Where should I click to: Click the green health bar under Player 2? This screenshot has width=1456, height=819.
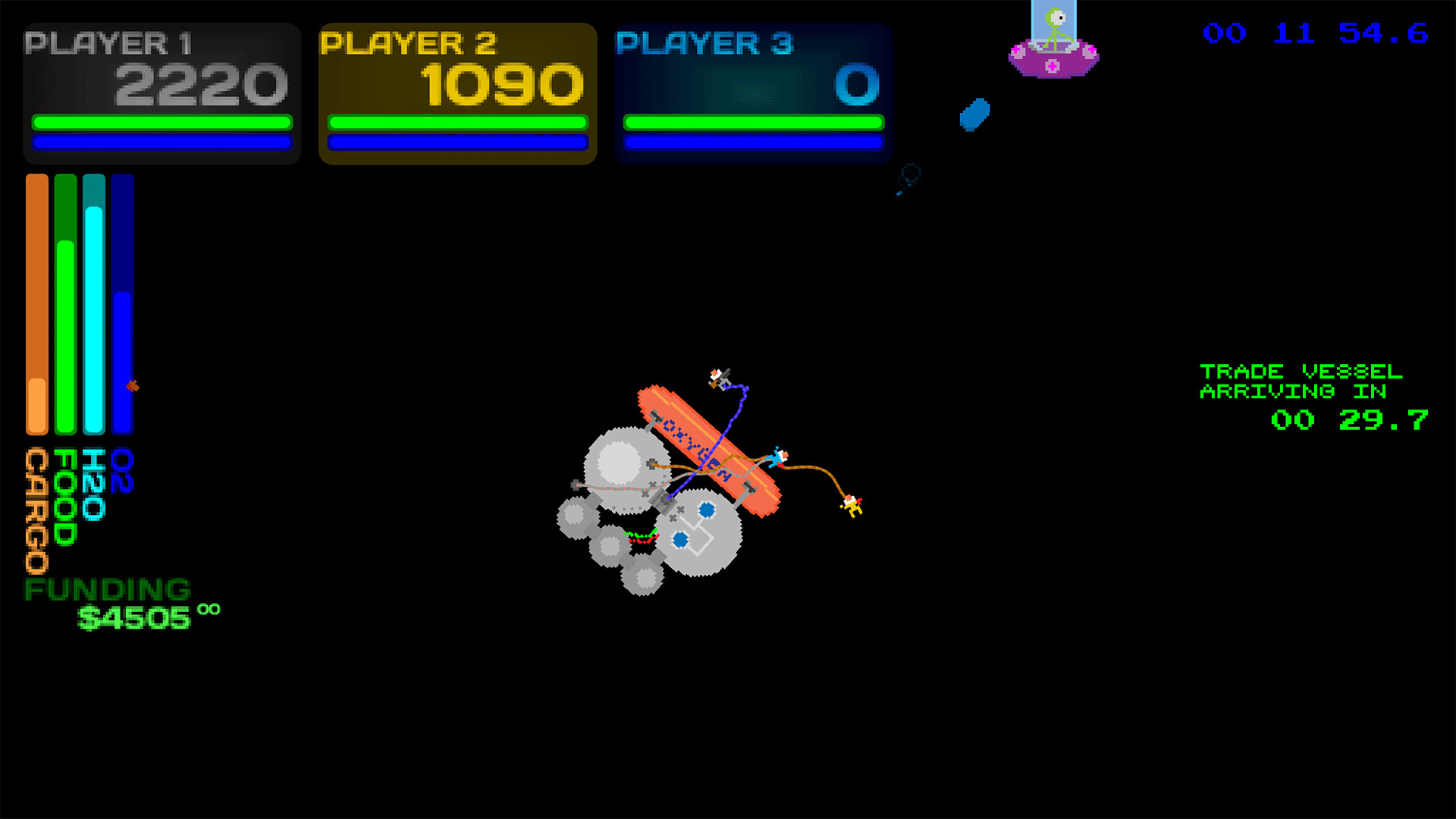pyautogui.click(x=457, y=121)
